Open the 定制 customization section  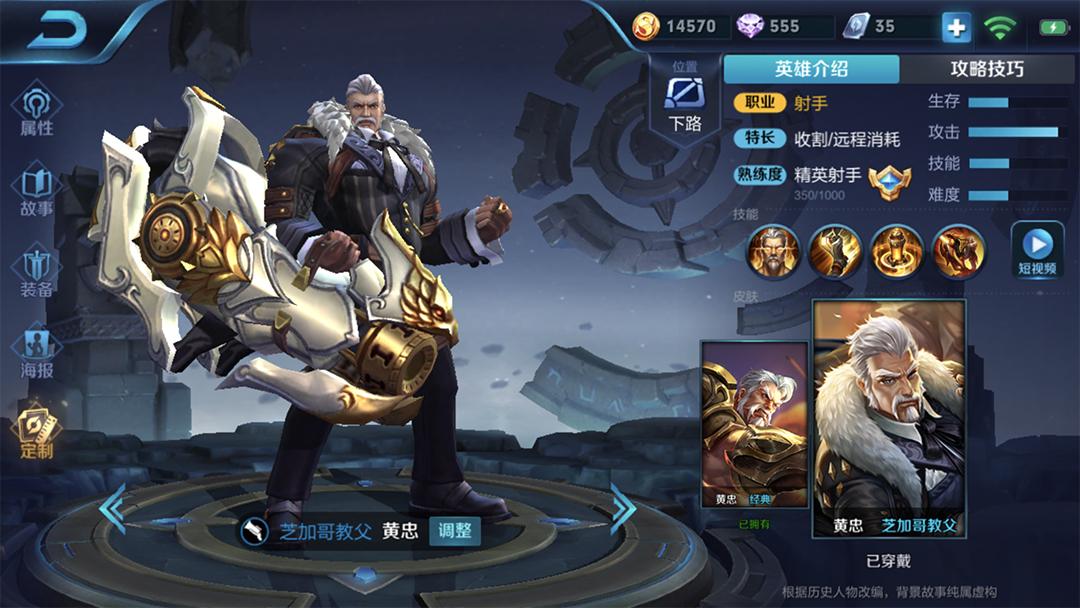[37, 433]
